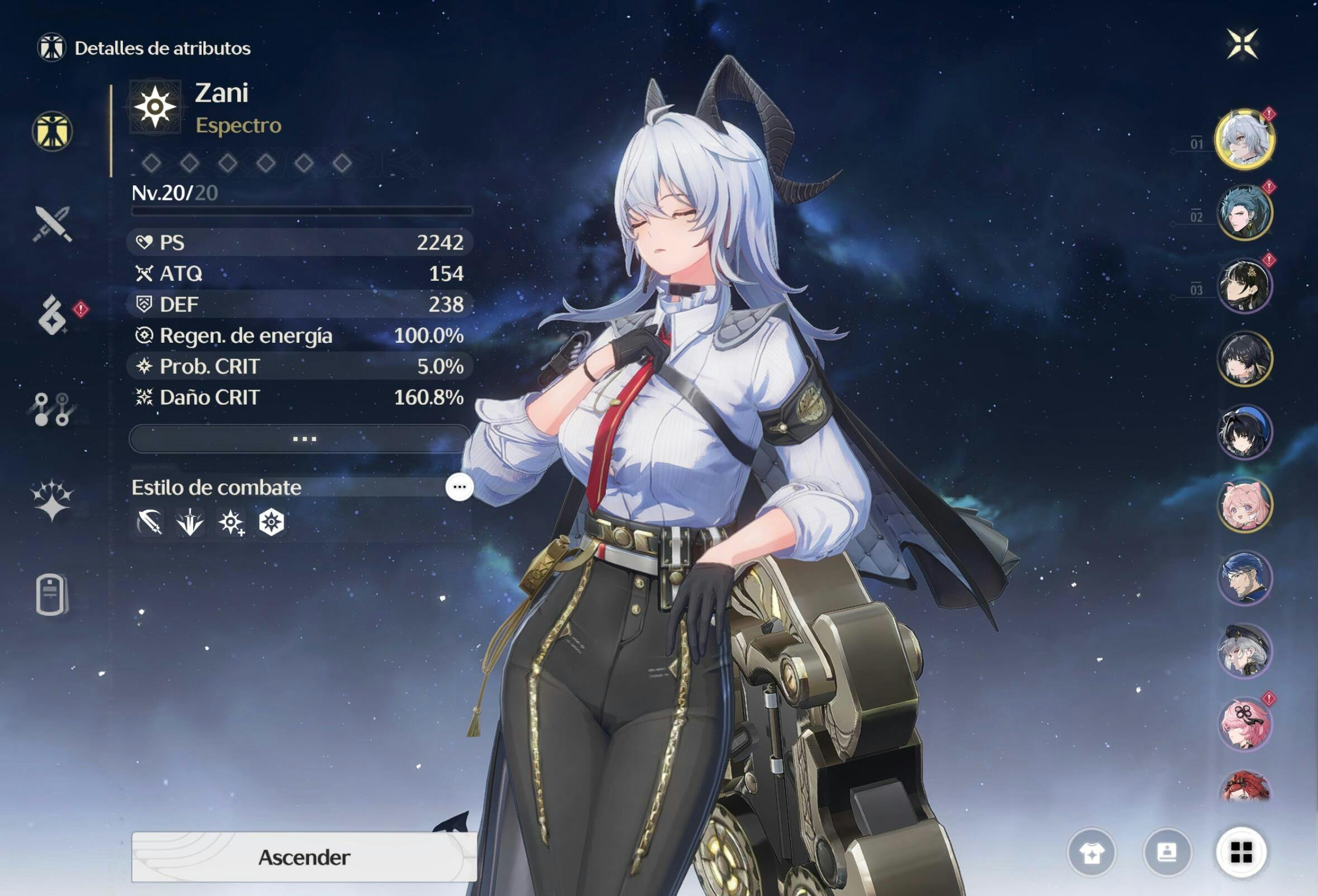The height and width of the screenshot is (896, 1318).
Task: Select the blue-haired man with glasses
Action: point(1244,577)
